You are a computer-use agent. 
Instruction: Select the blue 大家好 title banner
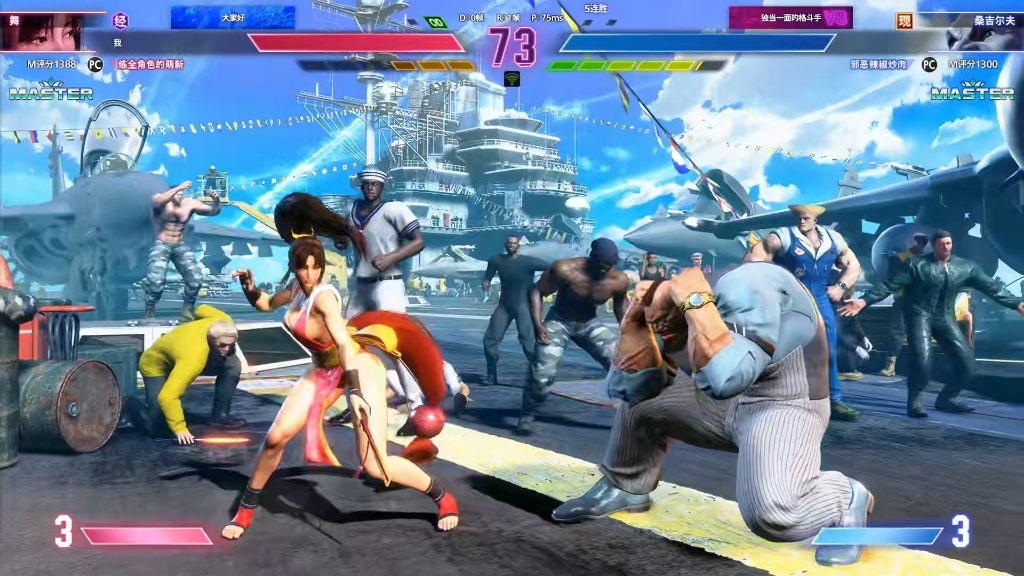point(233,17)
